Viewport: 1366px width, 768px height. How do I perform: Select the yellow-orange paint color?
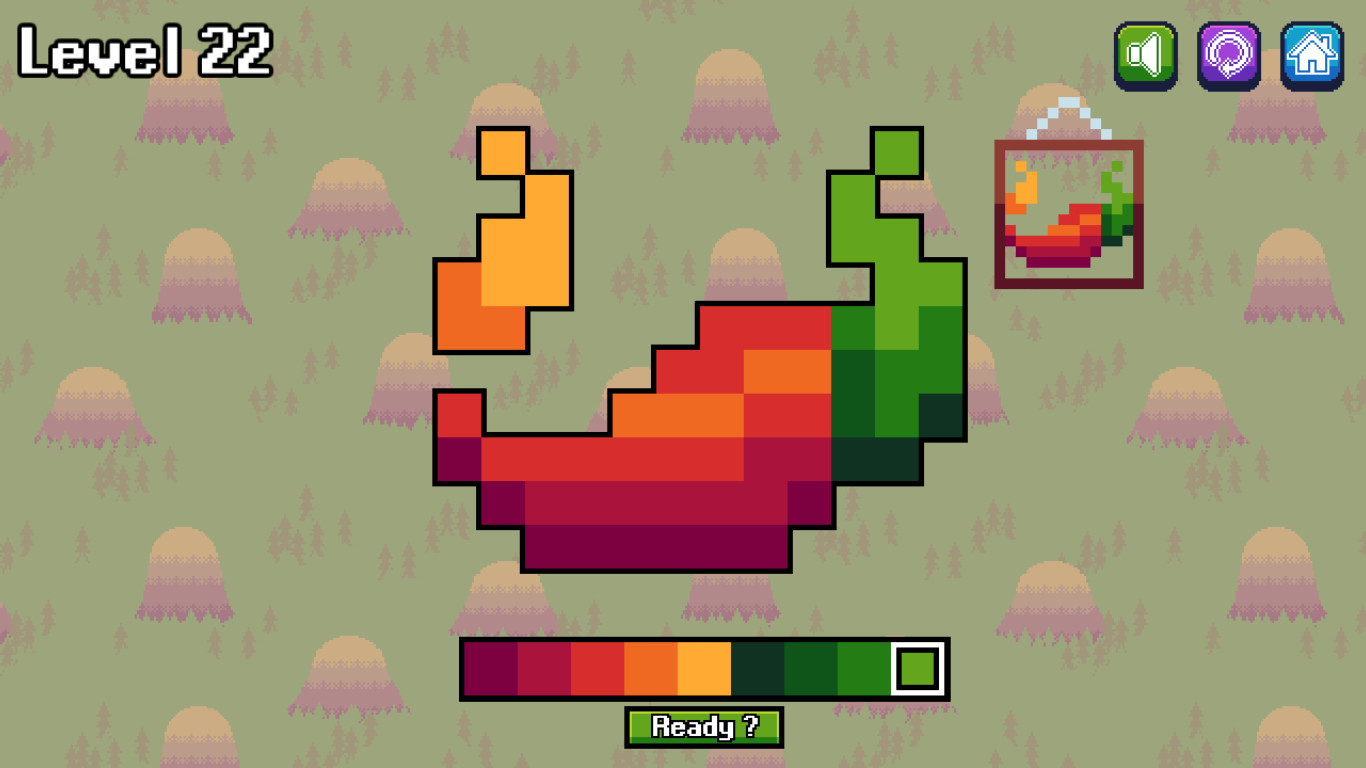[x=704, y=668]
